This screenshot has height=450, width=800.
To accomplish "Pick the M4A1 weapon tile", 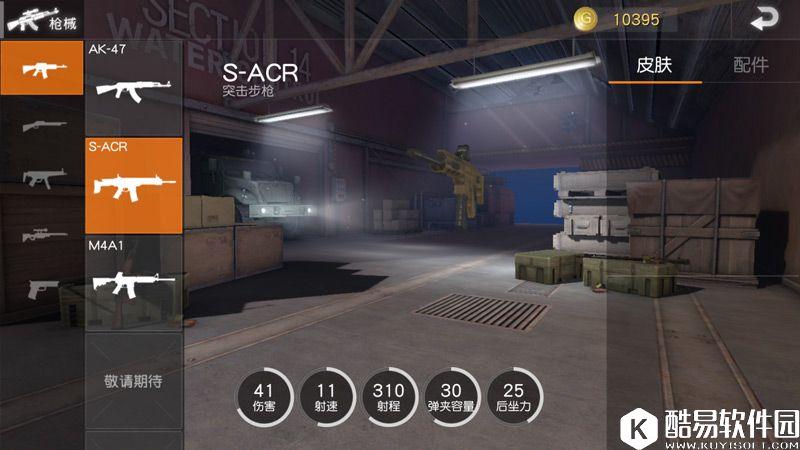I will 134,282.
